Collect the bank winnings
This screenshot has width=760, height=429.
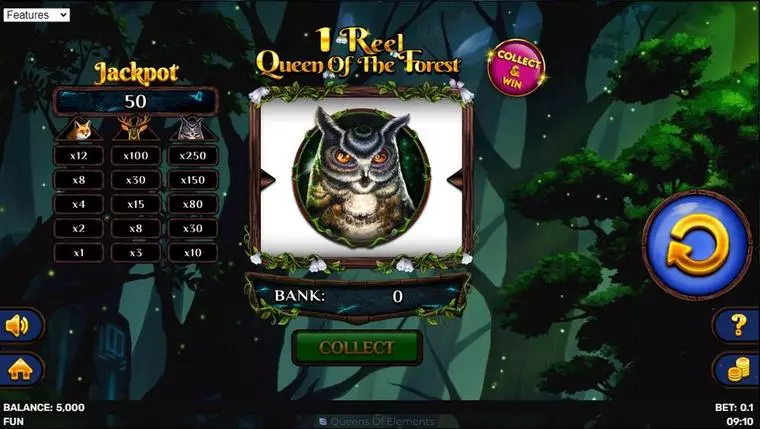pyautogui.click(x=357, y=348)
